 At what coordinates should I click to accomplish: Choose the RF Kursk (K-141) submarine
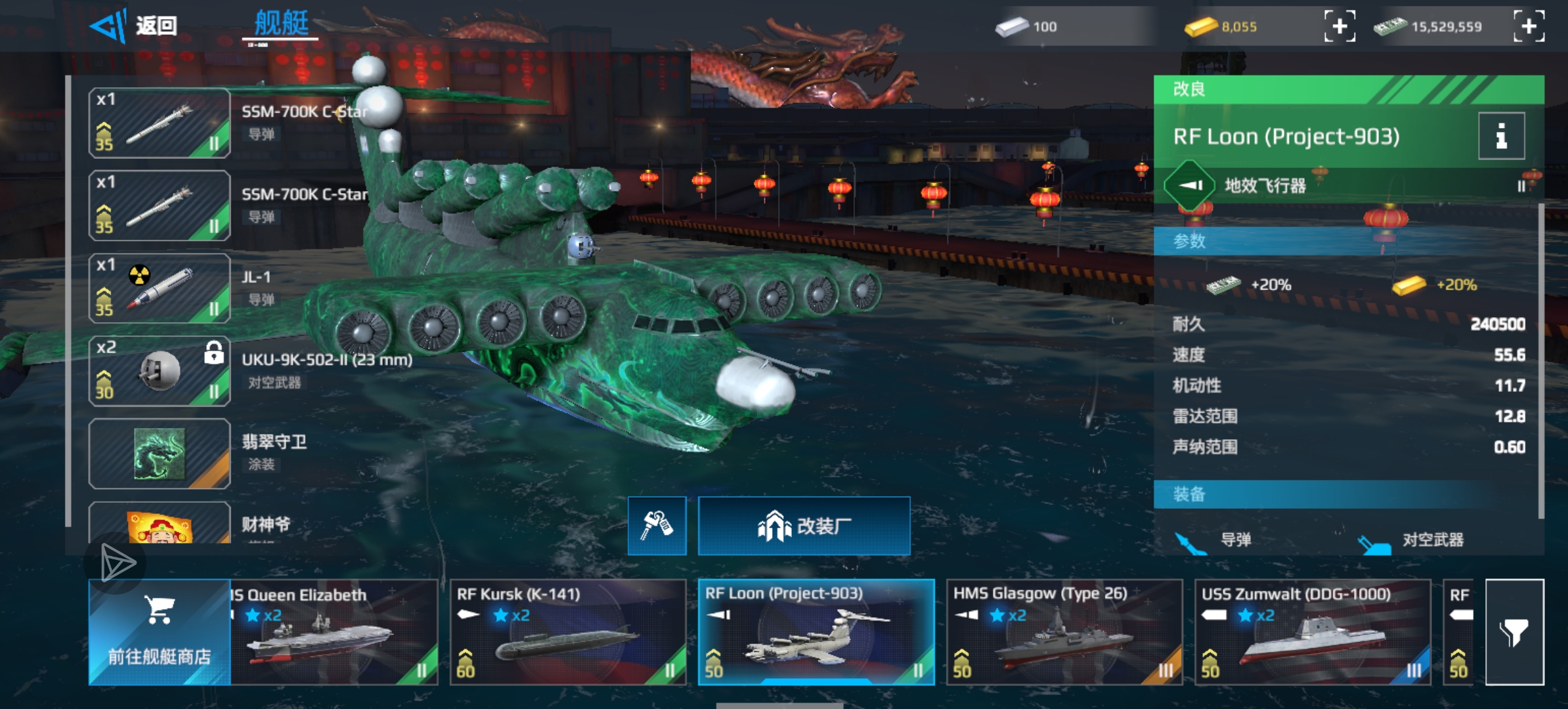[x=568, y=632]
